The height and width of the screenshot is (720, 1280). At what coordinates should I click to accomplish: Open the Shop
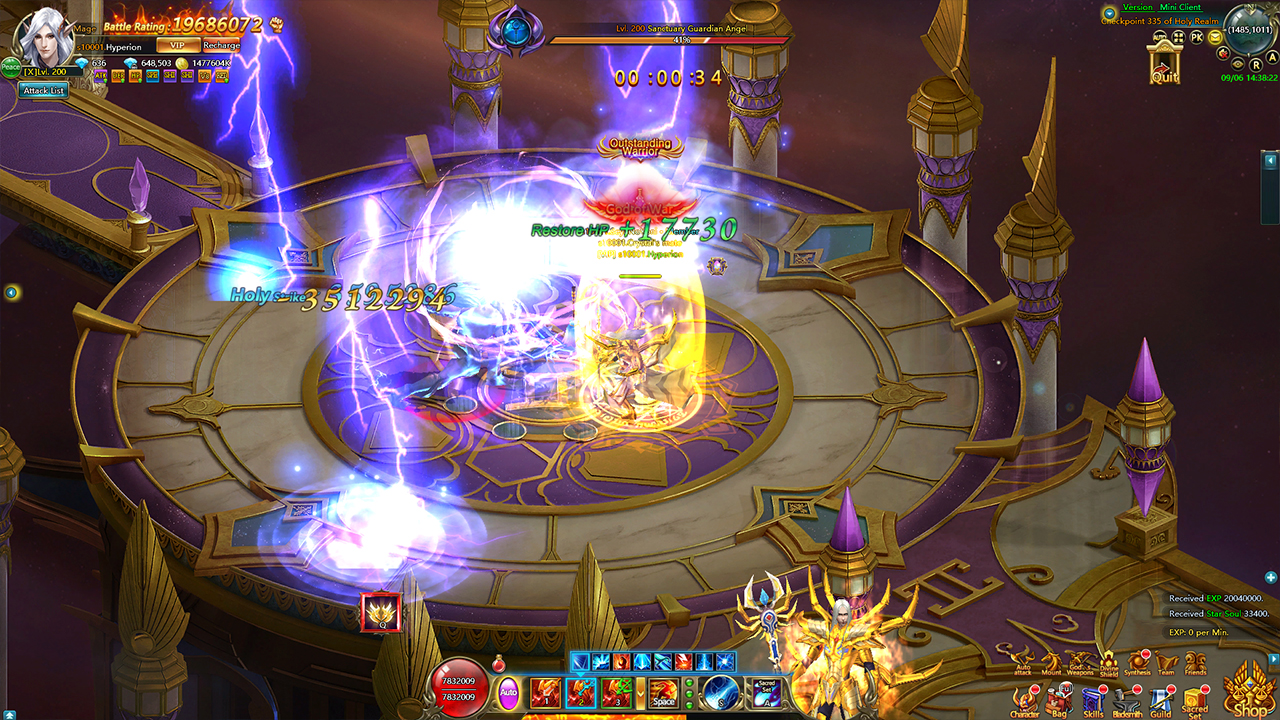1248,695
